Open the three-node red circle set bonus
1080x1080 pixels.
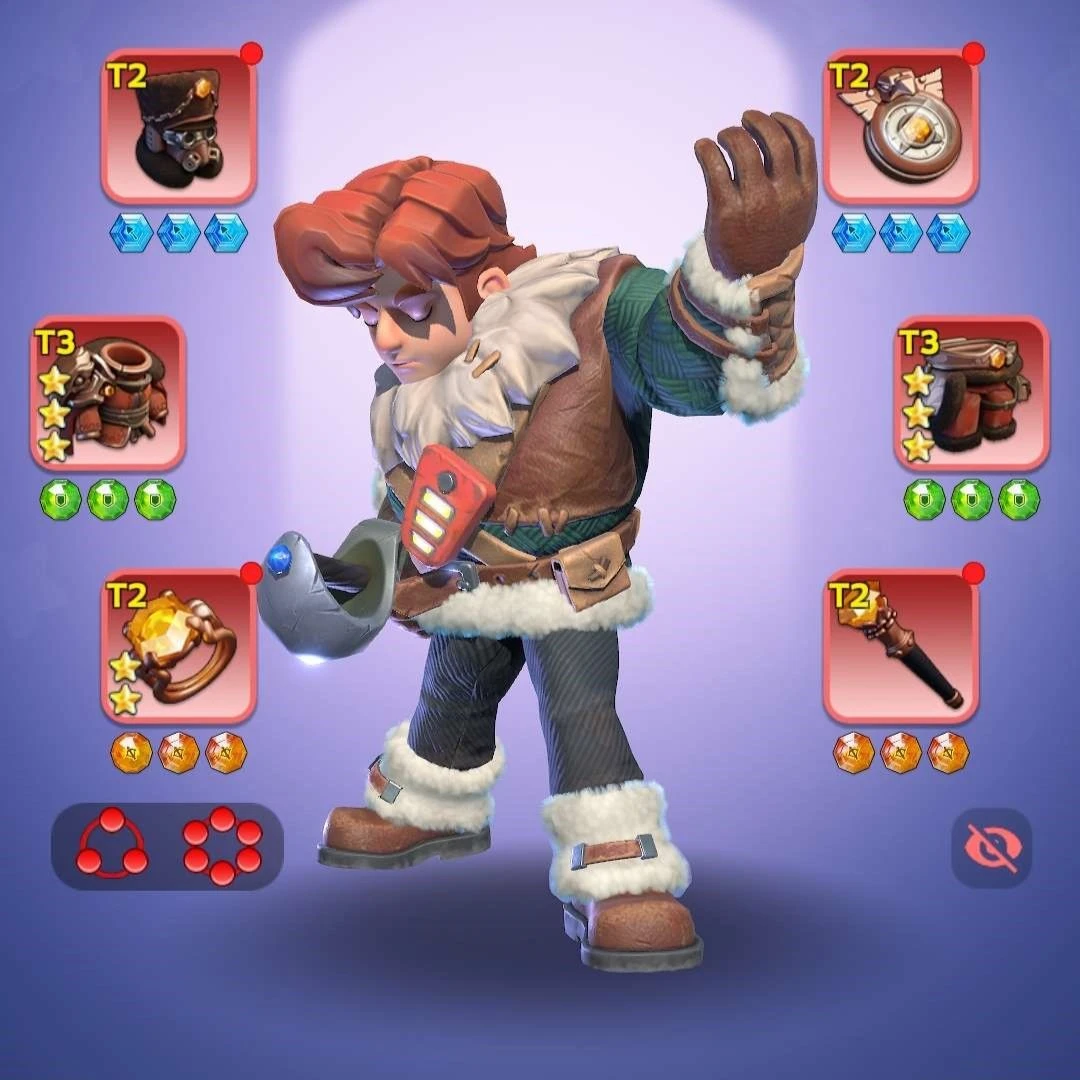(x=112, y=847)
